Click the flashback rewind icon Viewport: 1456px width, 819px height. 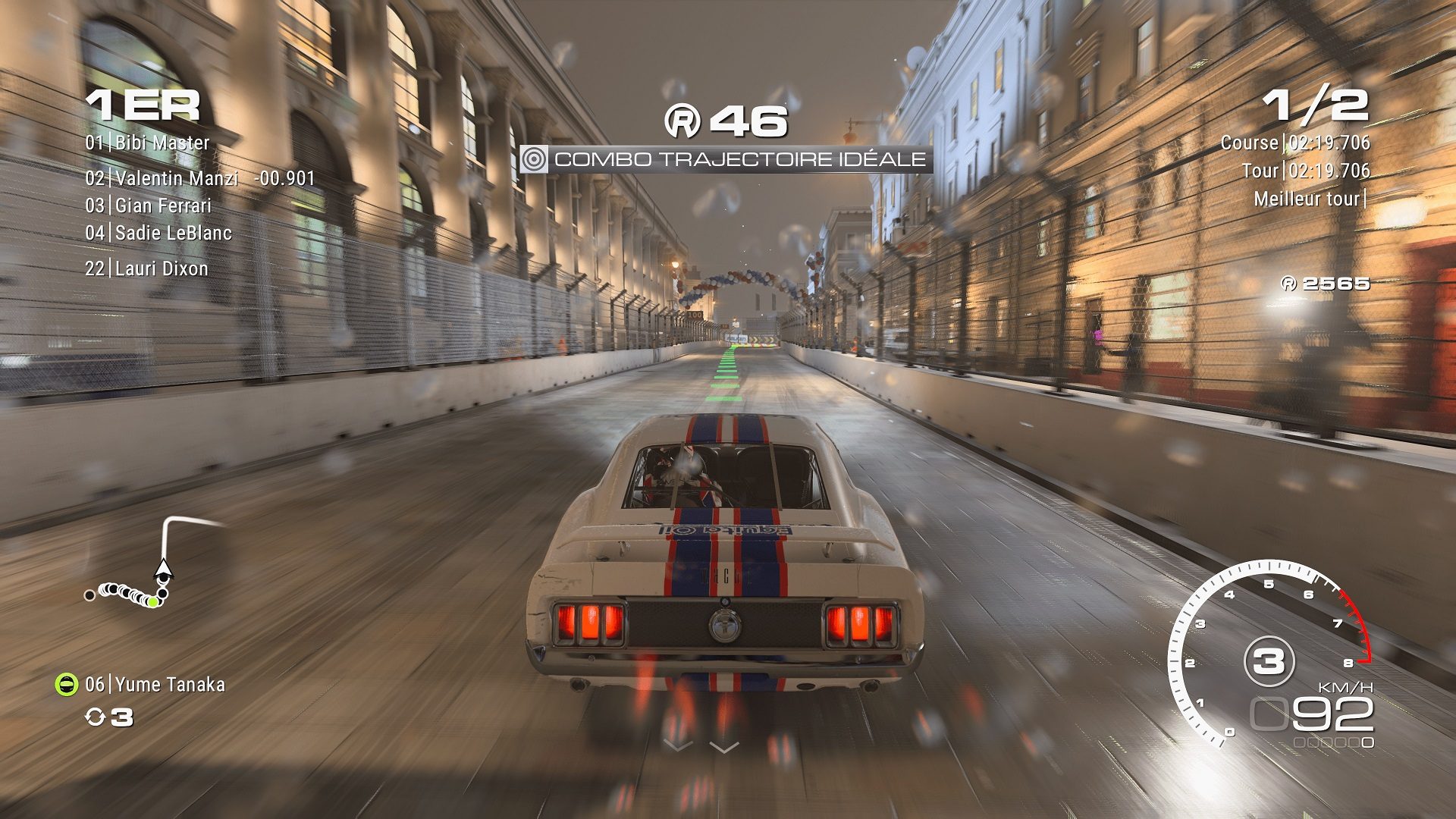pyautogui.click(x=96, y=717)
